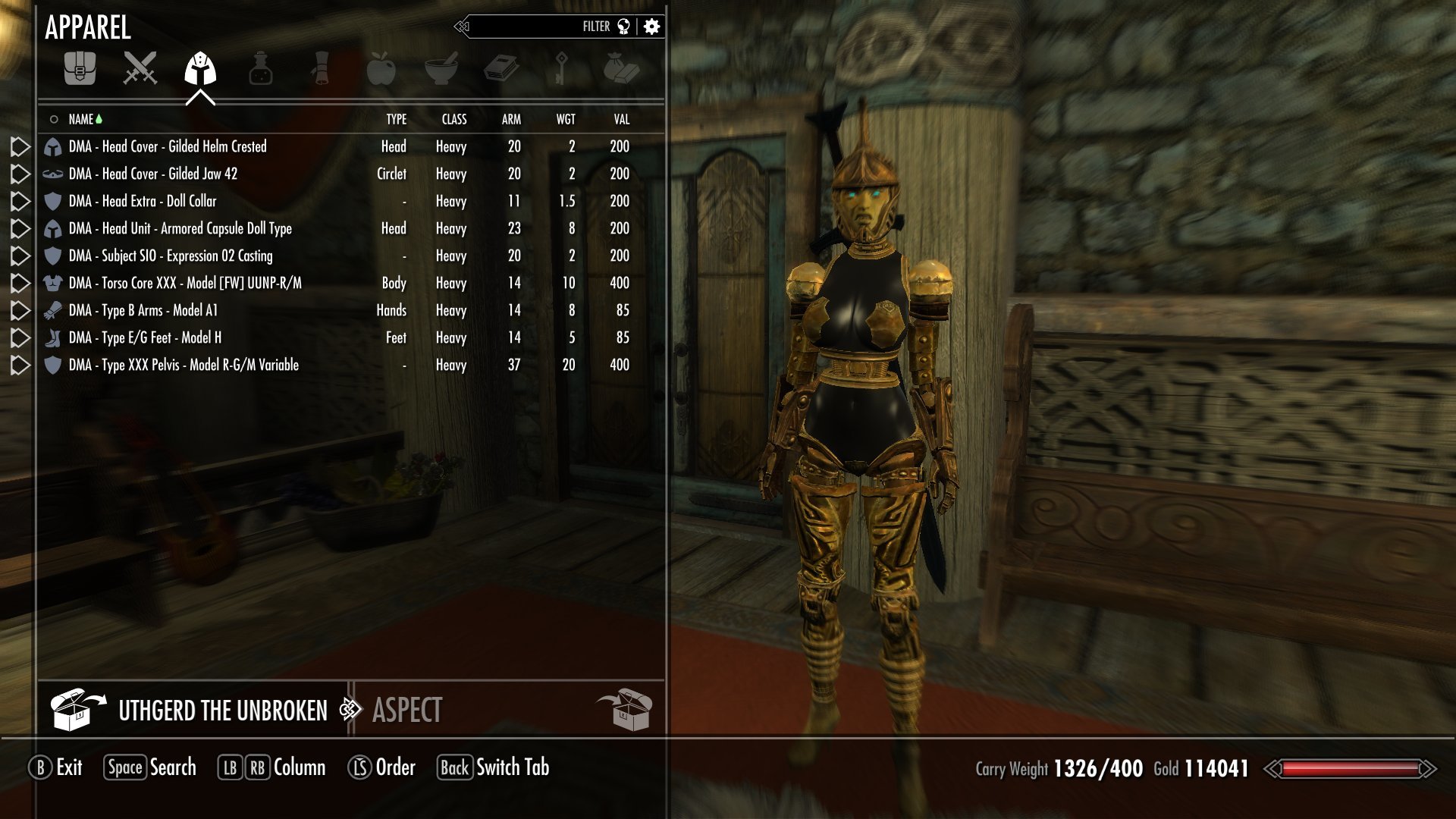Switch to the Aspect inventory tab

pyautogui.click(x=407, y=711)
